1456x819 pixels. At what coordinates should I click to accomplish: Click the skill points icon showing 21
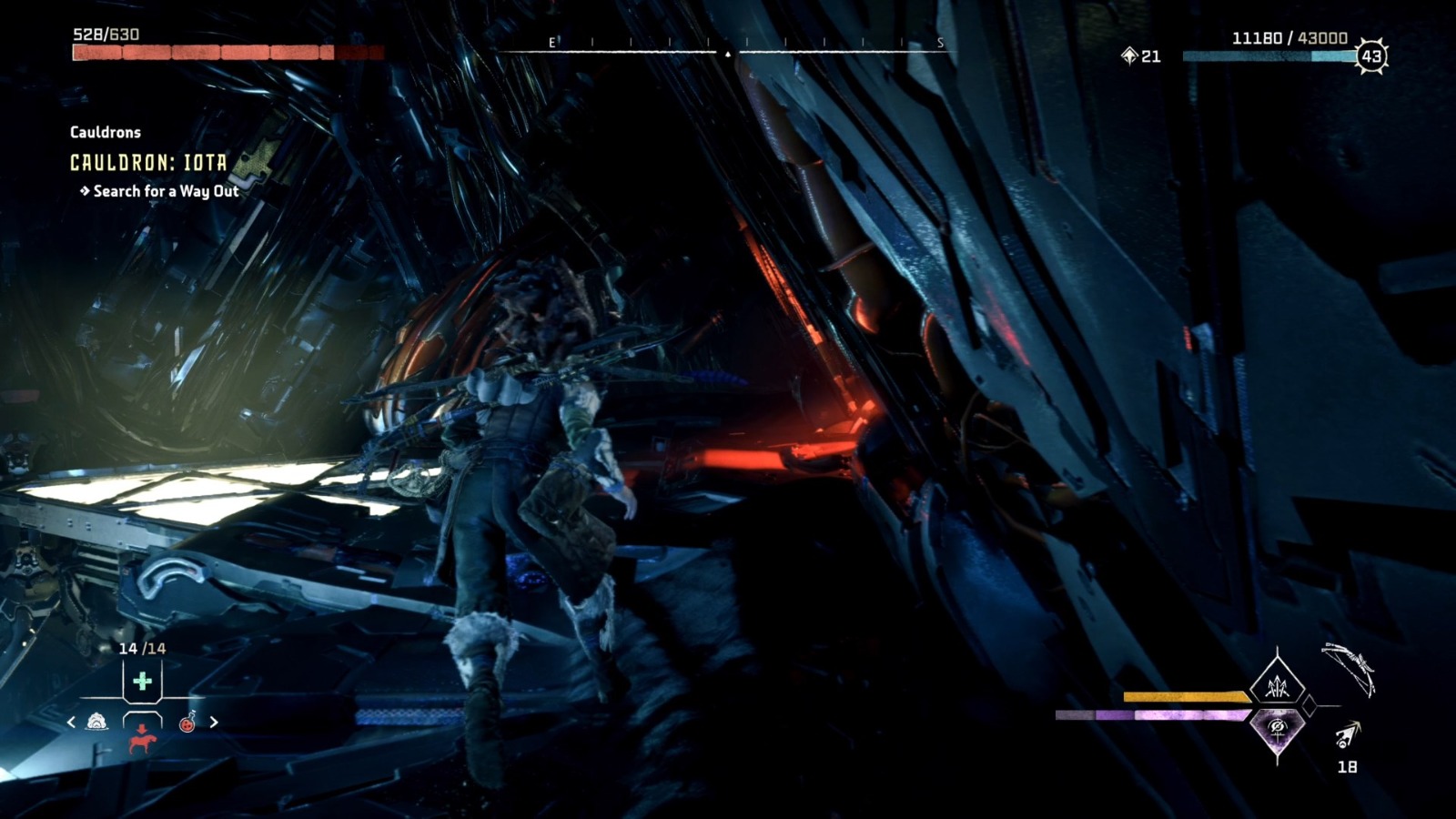tap(1130, 56)
